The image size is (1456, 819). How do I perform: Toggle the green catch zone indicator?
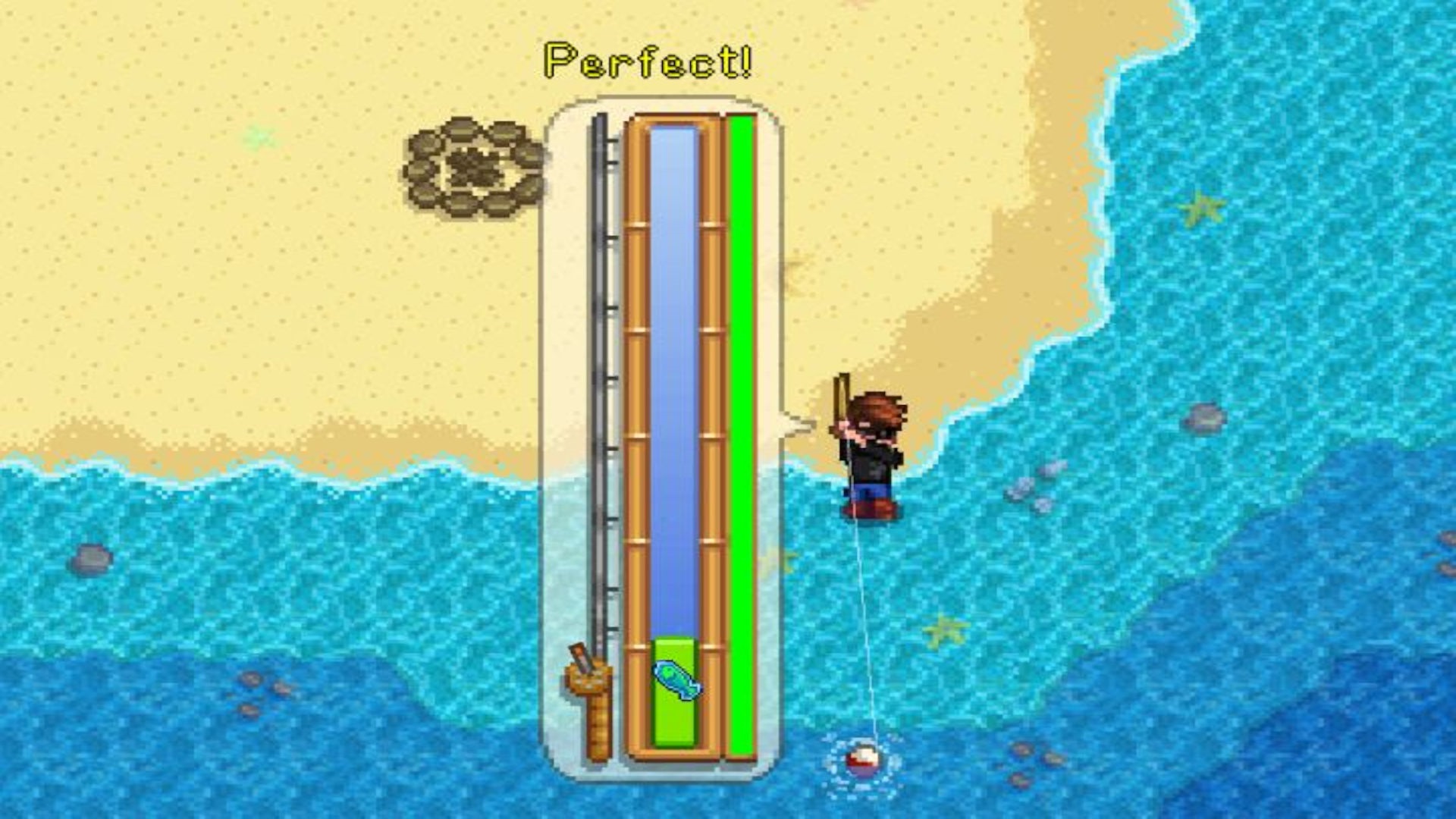pos(675,720)
